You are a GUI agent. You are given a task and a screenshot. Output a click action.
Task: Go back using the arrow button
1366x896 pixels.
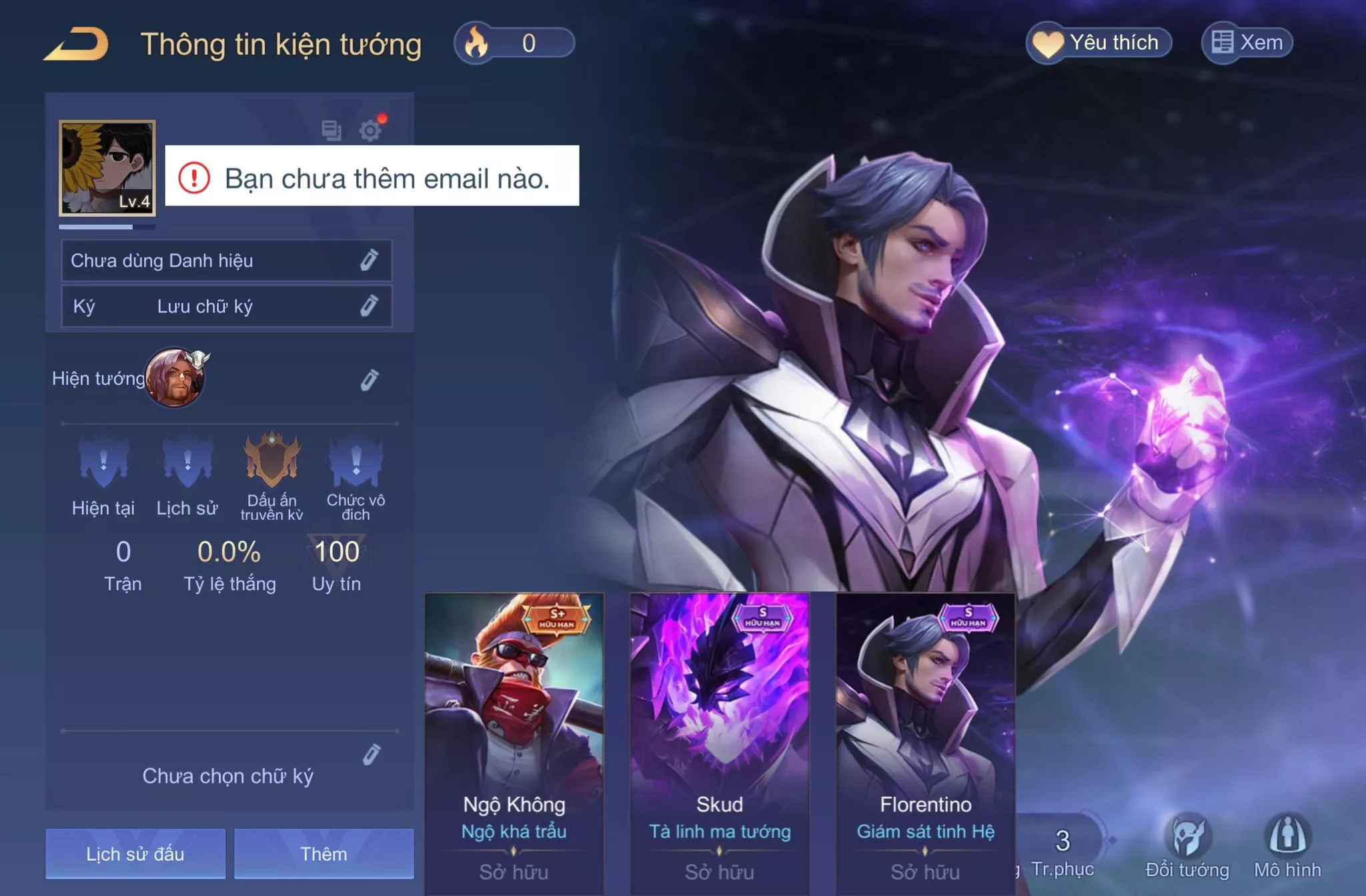(77, 45)
